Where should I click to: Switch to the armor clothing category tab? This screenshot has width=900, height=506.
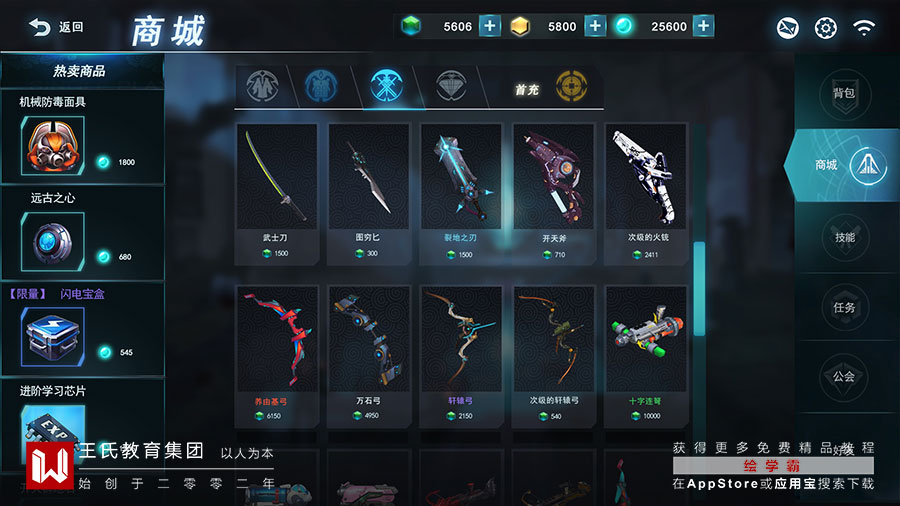[x=262, y=87]
